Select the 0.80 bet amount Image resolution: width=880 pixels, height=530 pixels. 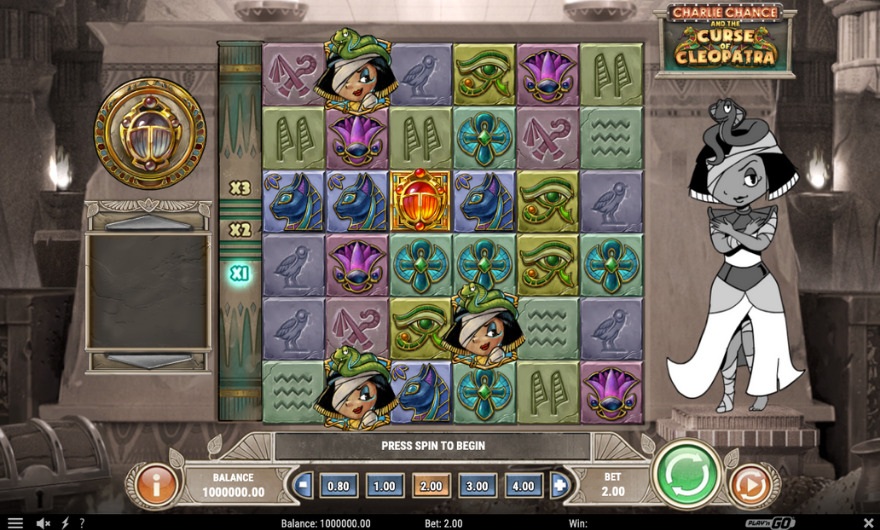[x=338, y=486]
